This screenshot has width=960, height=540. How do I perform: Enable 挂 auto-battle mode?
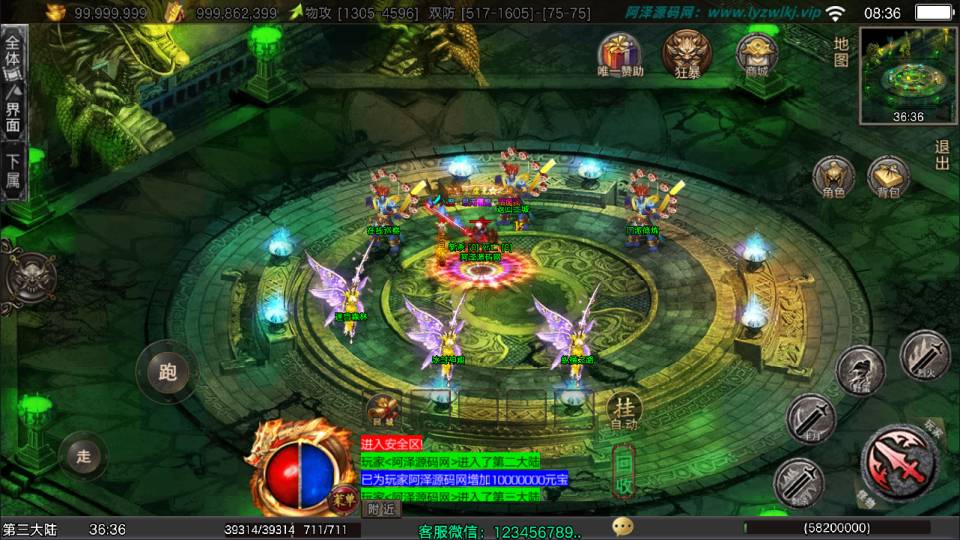(625, 409)
